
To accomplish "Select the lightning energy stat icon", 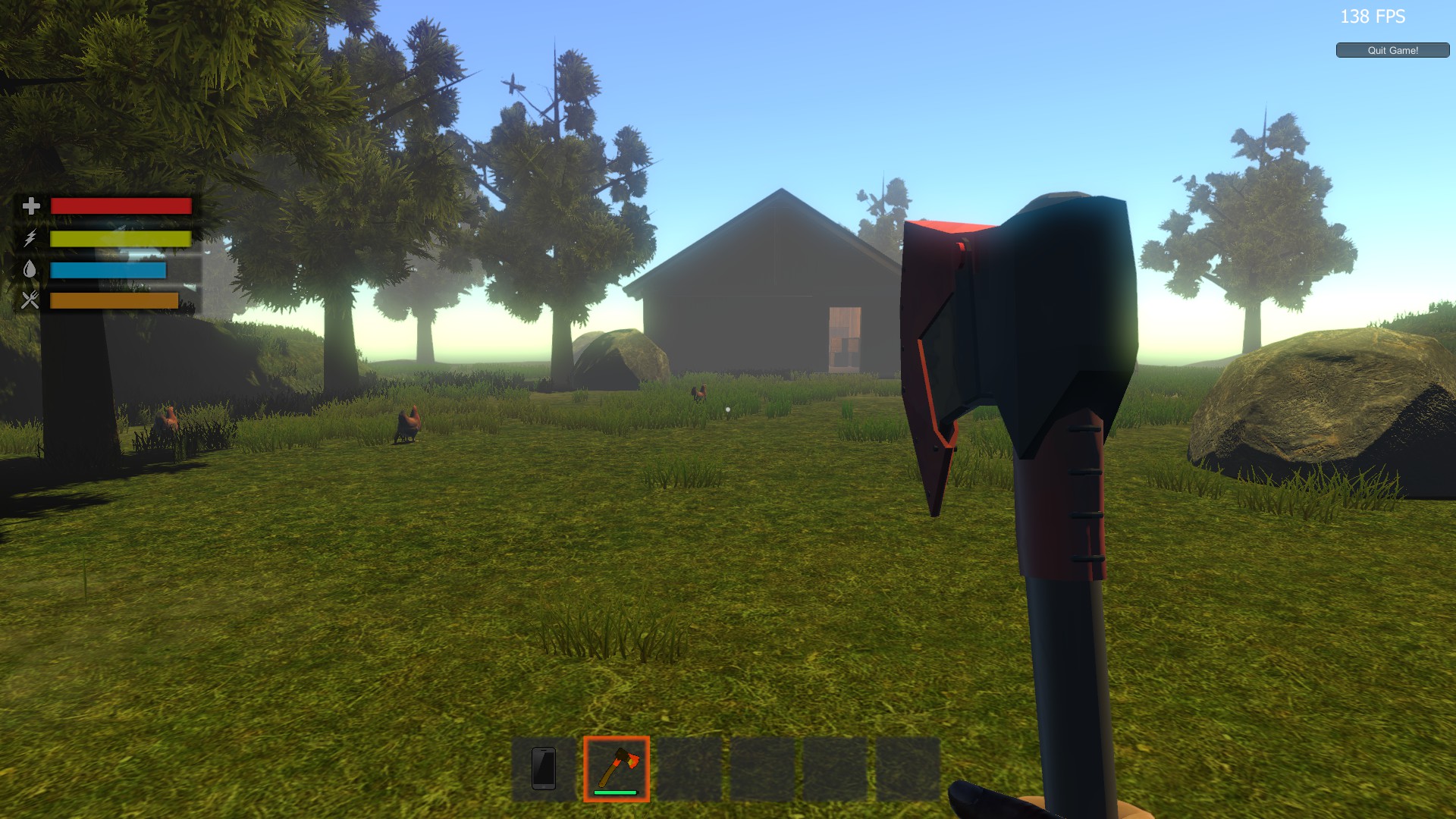I will (x=30, y=238).
